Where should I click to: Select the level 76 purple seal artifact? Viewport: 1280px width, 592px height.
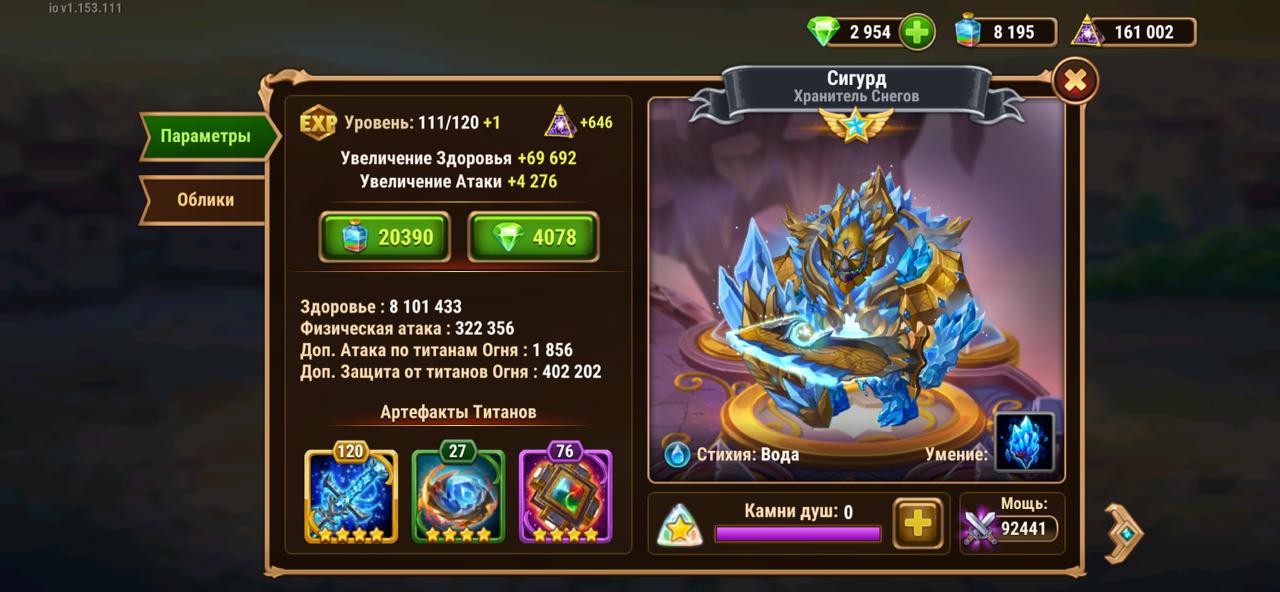[565, 495]
